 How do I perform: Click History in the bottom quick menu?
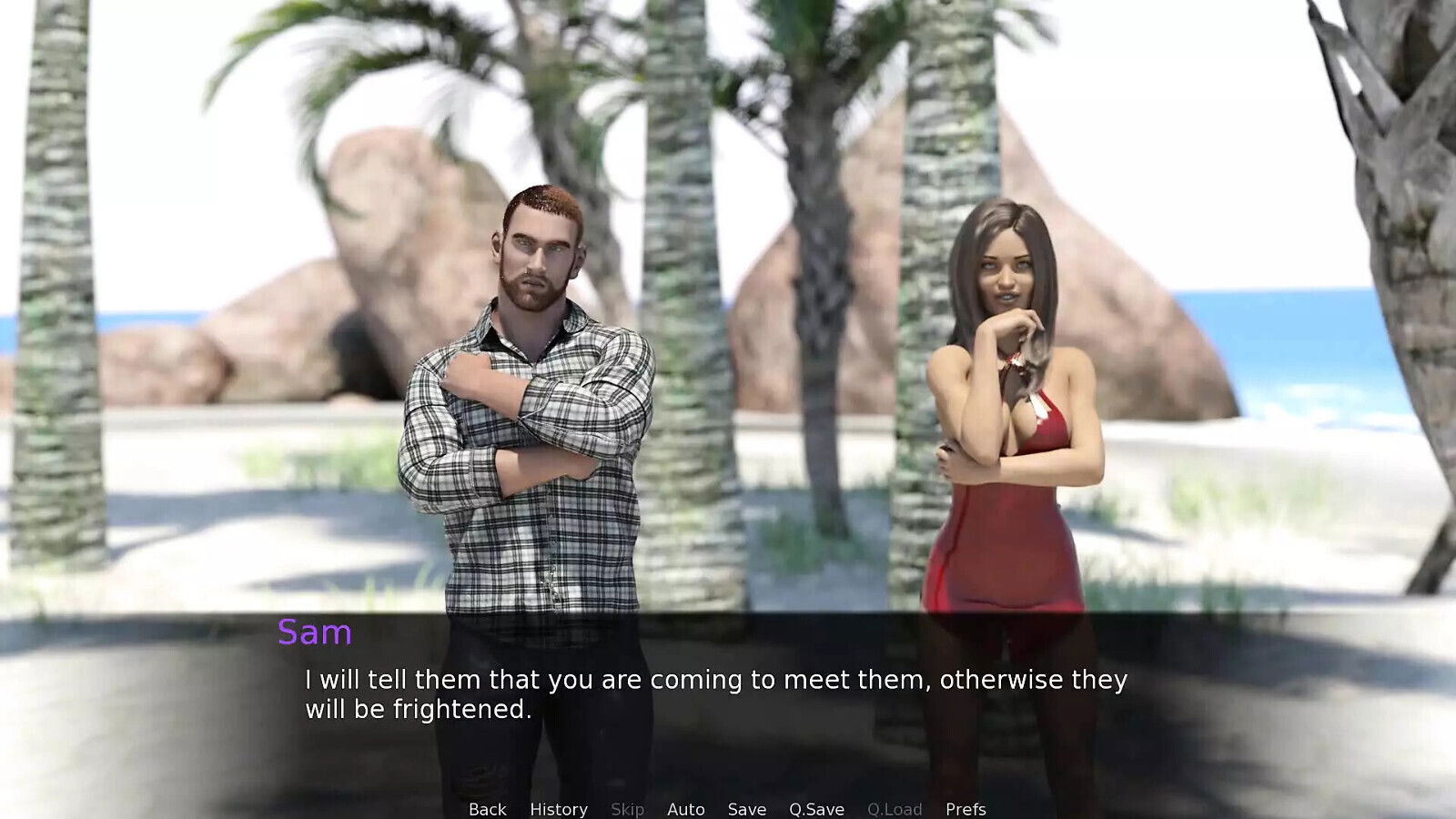pyautogui.click(x=558, y=808)
